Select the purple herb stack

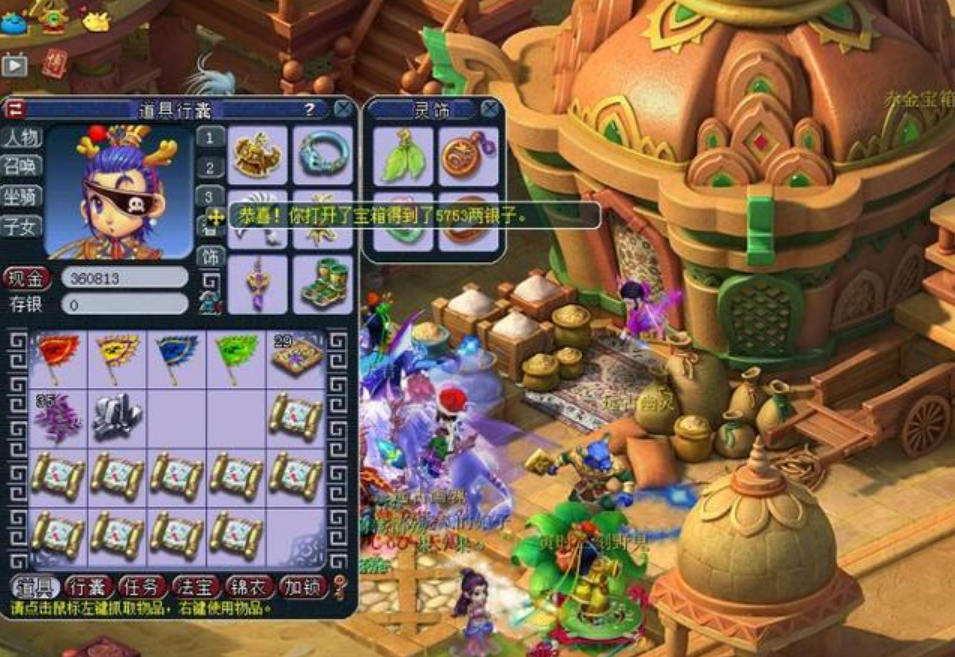(57, 416)
